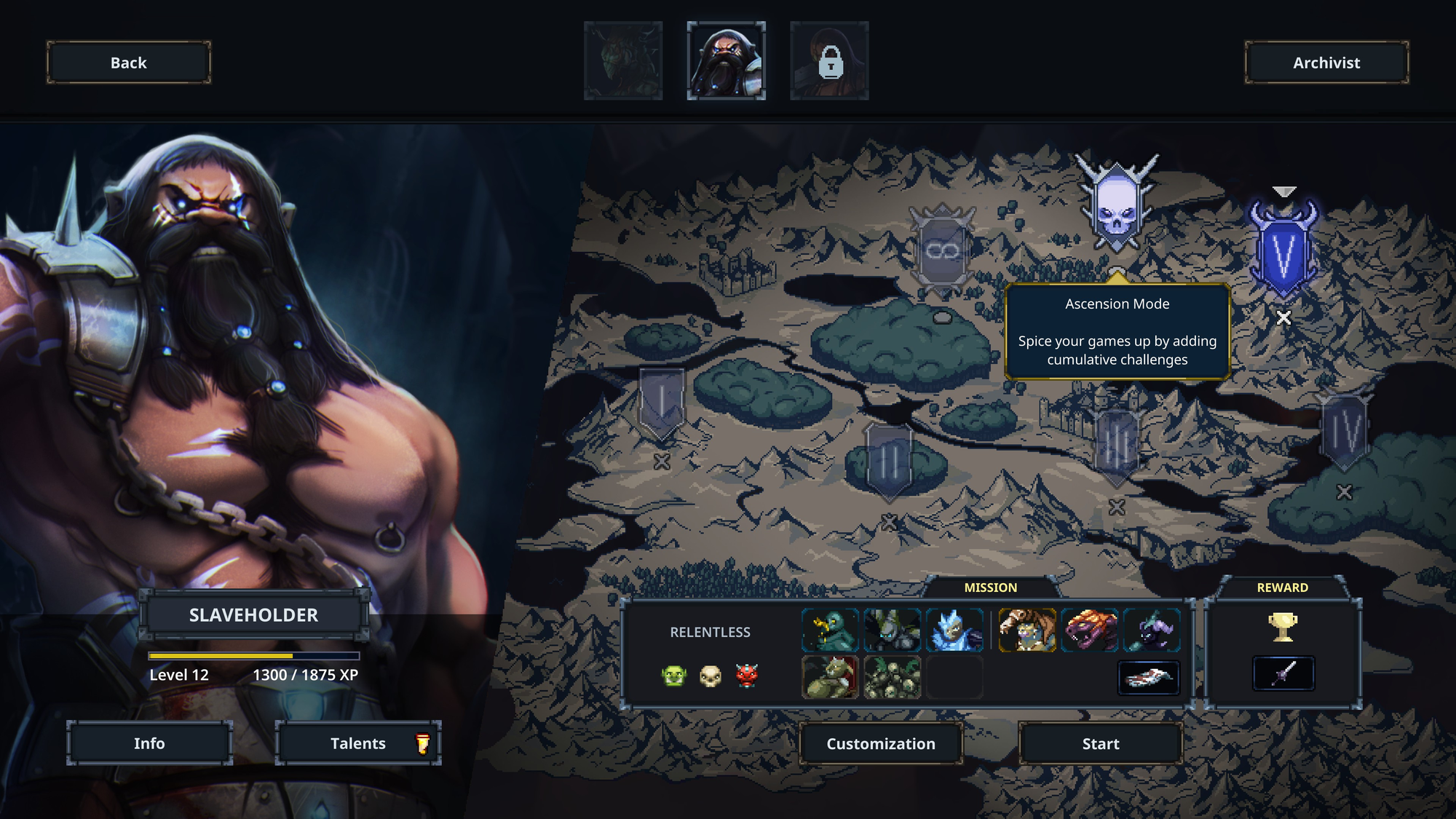Select the mission I banner

[661, 402]
